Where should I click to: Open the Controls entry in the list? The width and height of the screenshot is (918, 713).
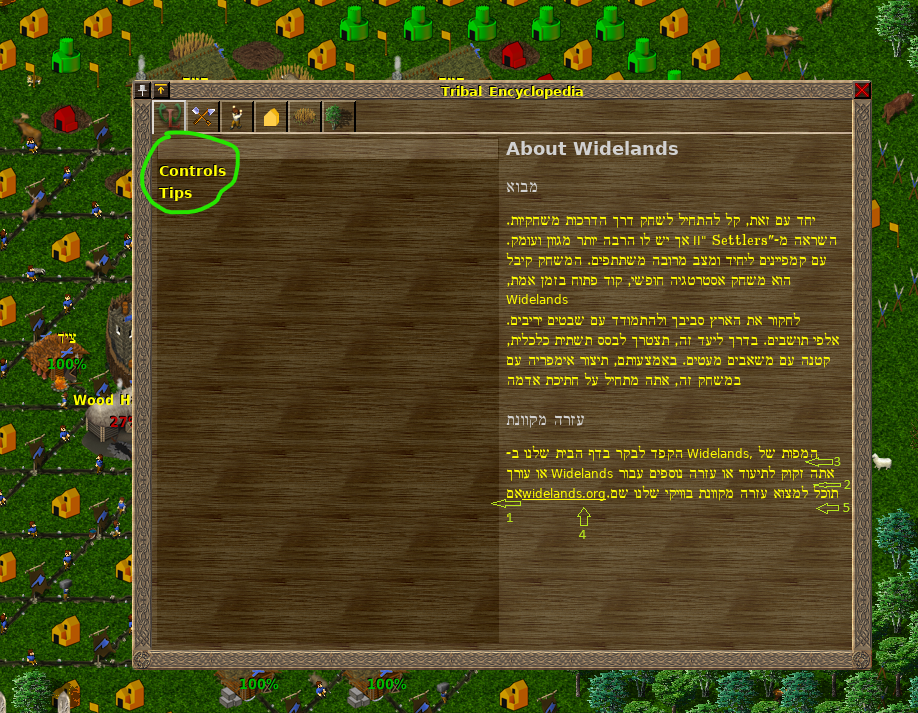[192, 171]
